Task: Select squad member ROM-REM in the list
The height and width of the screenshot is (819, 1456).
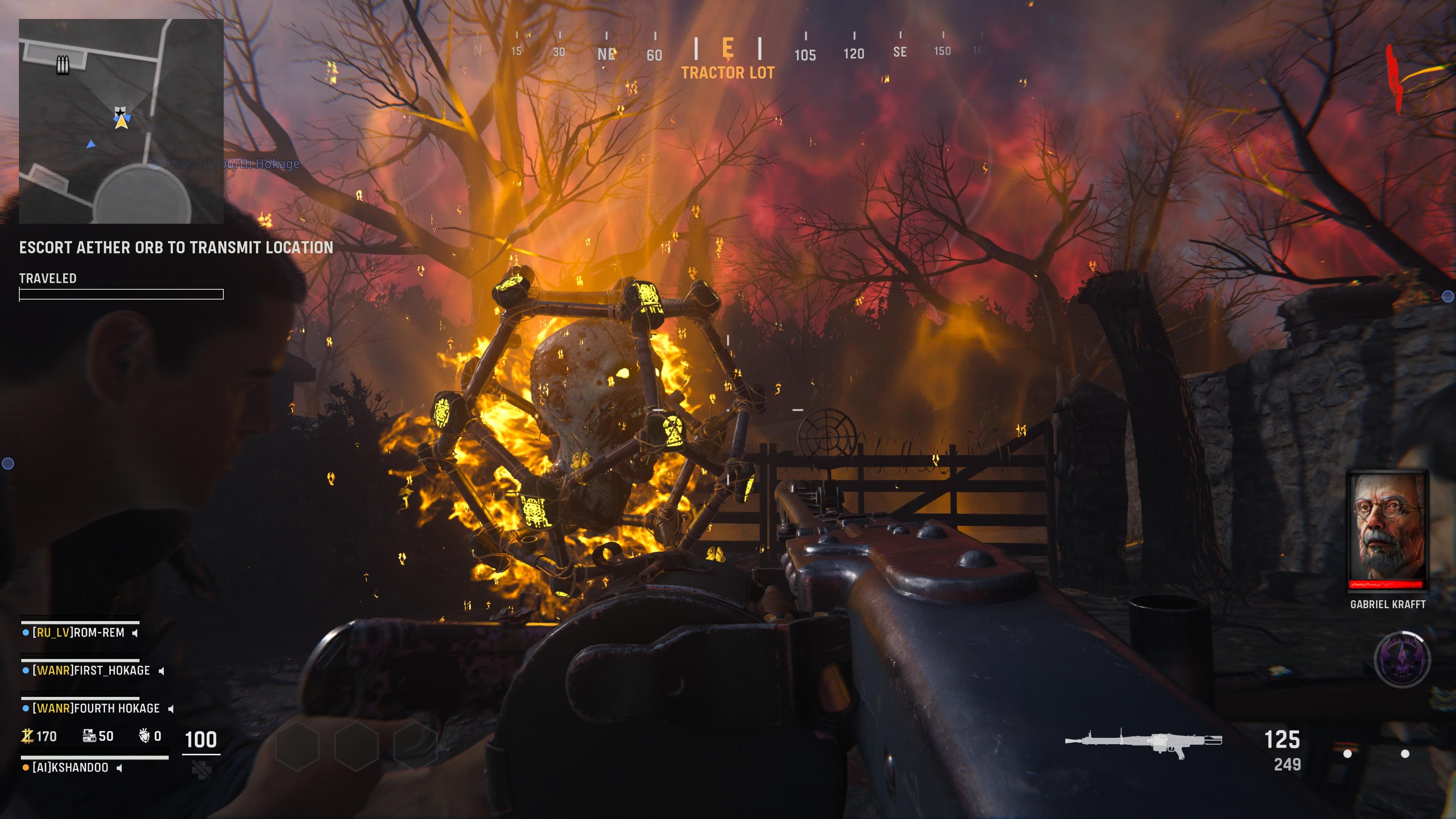Action: pyautogui.click(x=78, y=632)
